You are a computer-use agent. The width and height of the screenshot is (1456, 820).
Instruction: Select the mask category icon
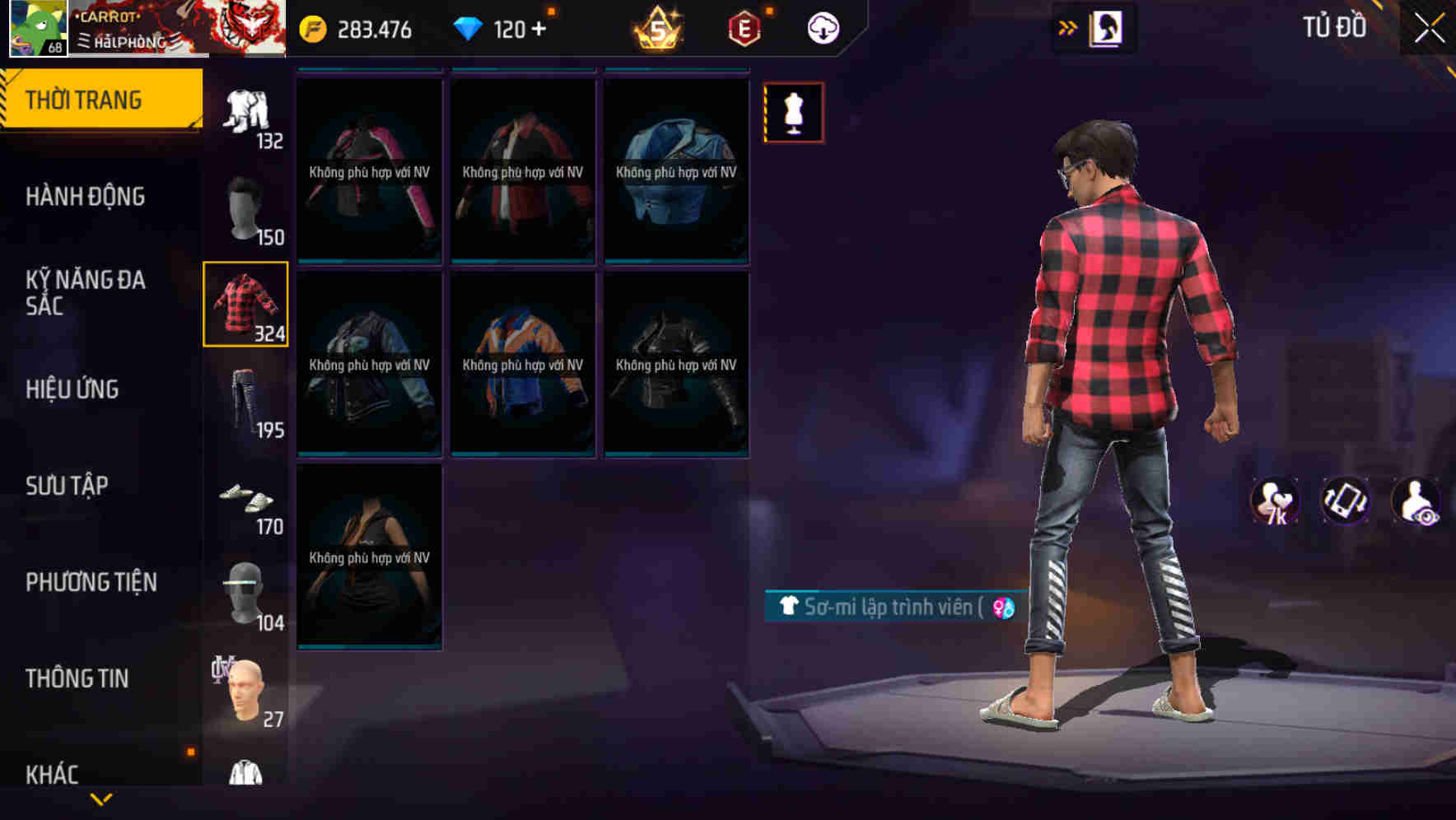[245, 591]
